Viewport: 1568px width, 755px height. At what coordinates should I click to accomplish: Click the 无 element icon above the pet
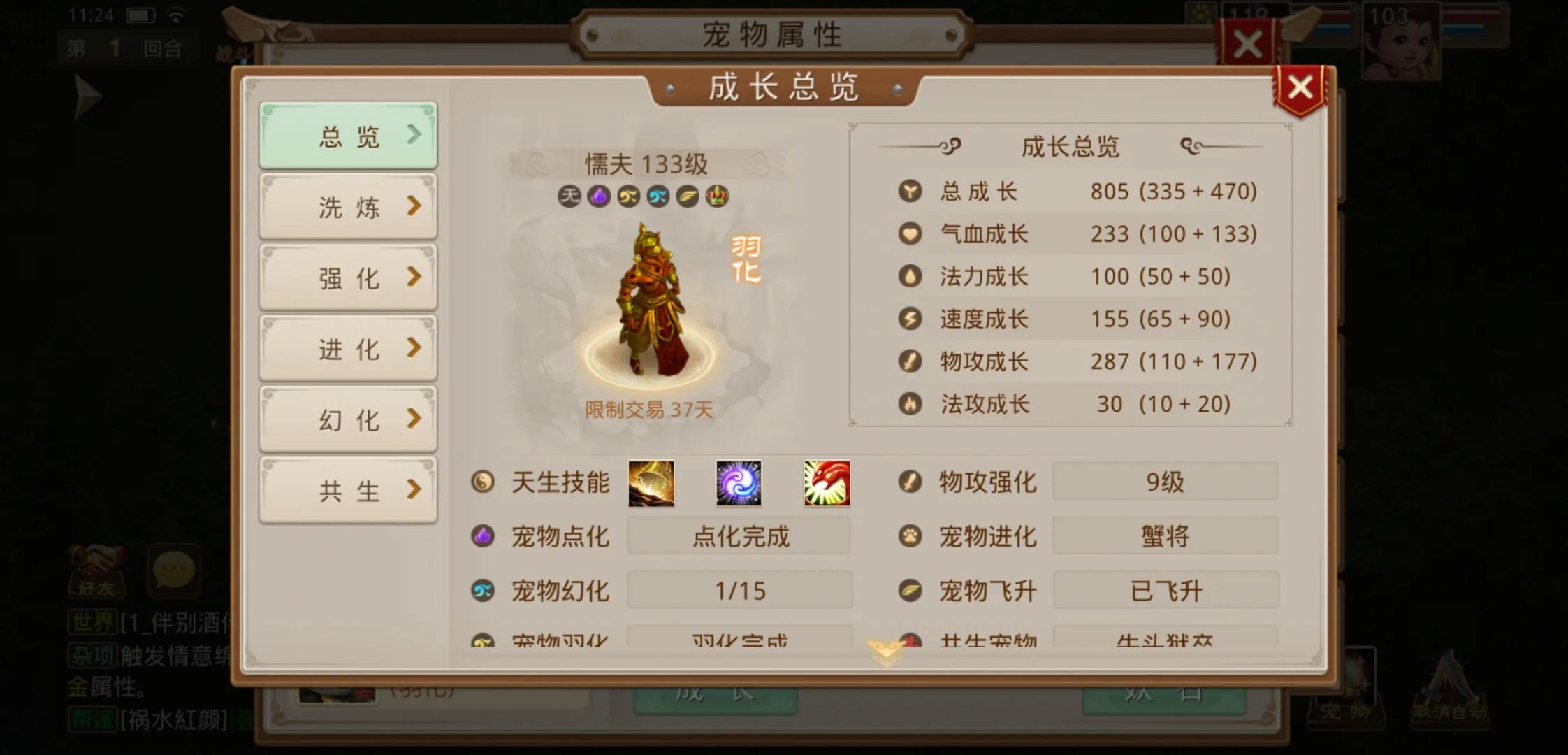point(570,196)
